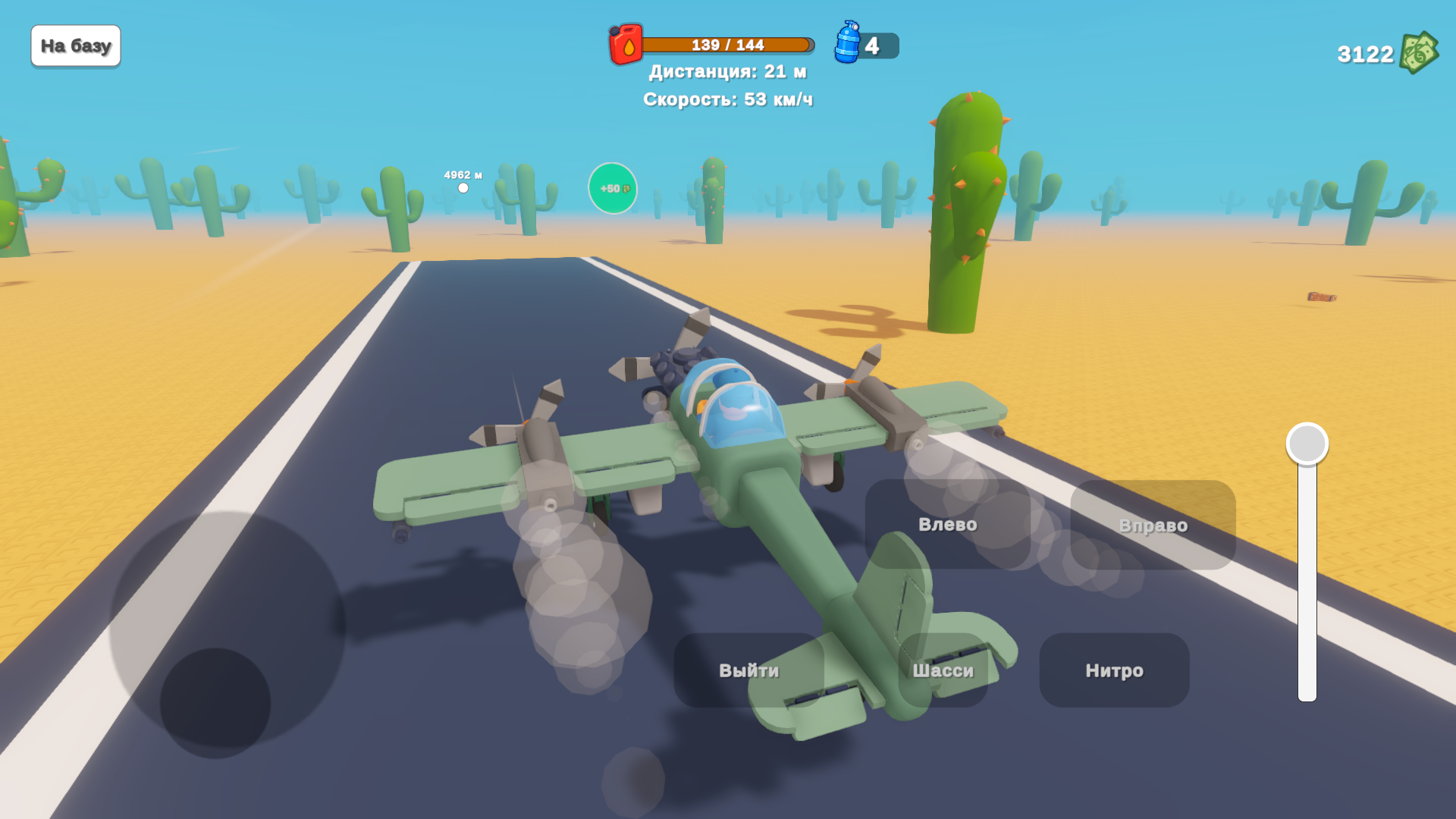
Task: Exit the plane with "Выйти"
Action: (x=748, y=670)
